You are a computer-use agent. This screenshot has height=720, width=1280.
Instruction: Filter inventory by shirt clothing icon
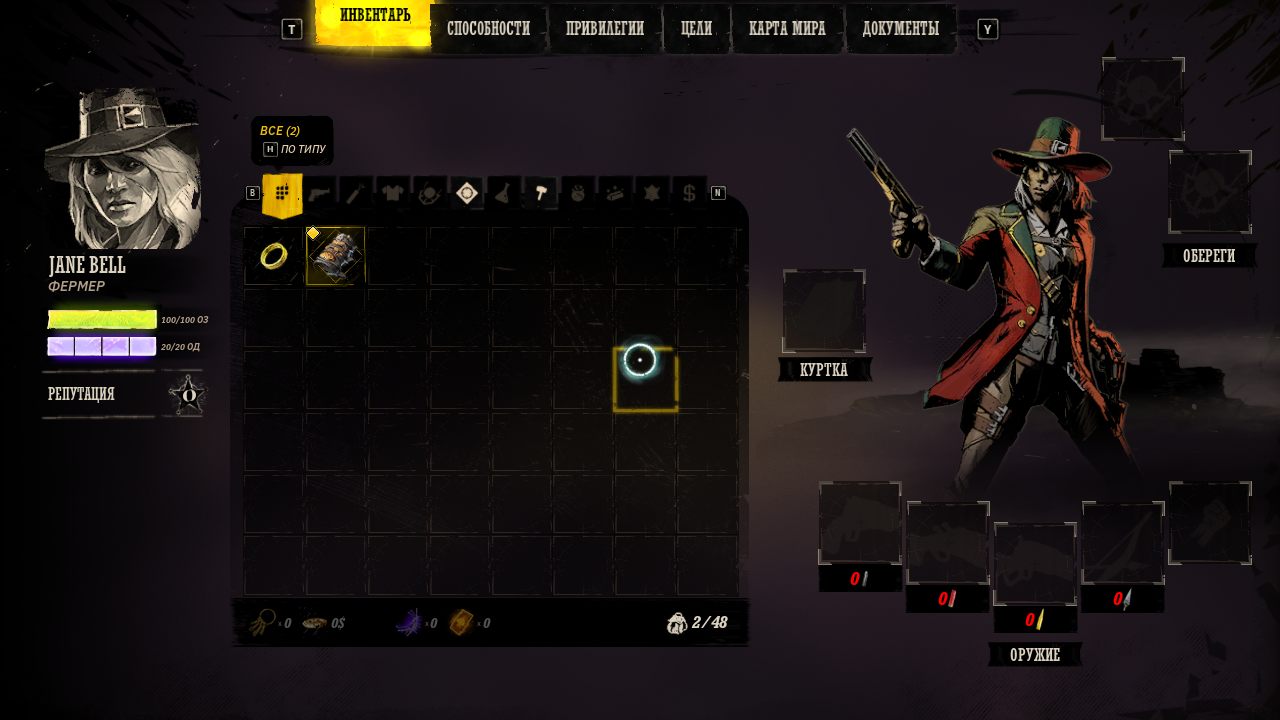(x=392, y=192)
